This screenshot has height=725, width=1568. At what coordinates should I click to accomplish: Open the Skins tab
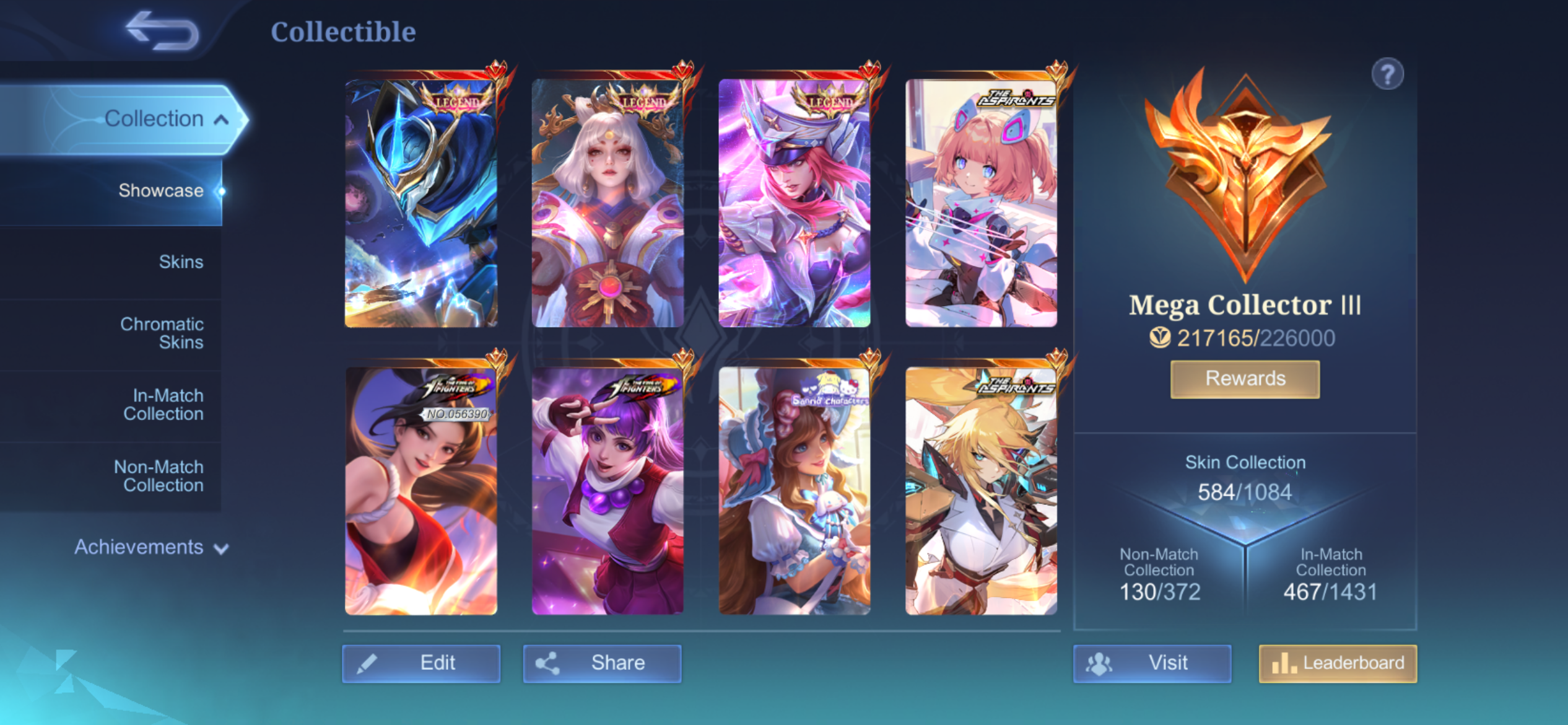coord(180,261)
